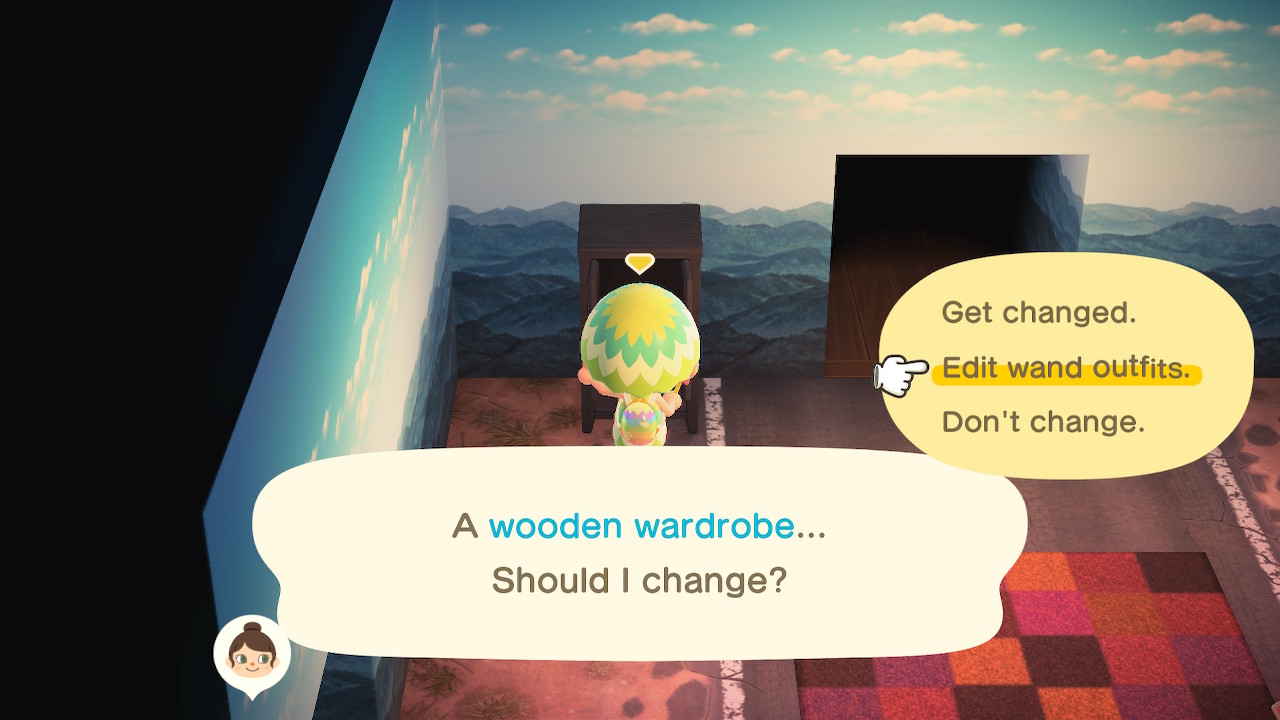Click 'Should I change?' dialog text
Viewport: 1280px width, 720px height.
tap(640, 581)
